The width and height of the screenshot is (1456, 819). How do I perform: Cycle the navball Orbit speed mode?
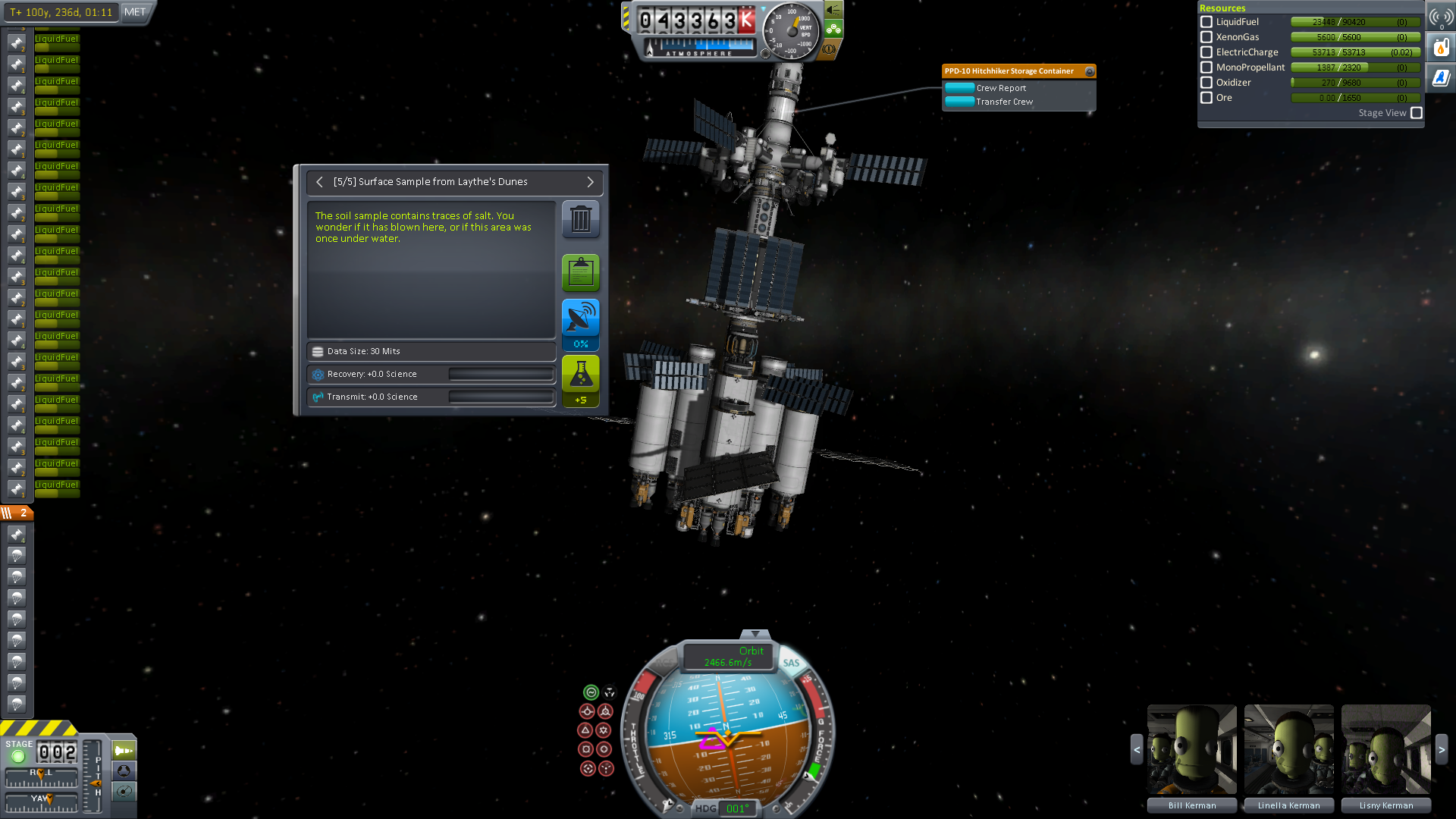(728, 657)
